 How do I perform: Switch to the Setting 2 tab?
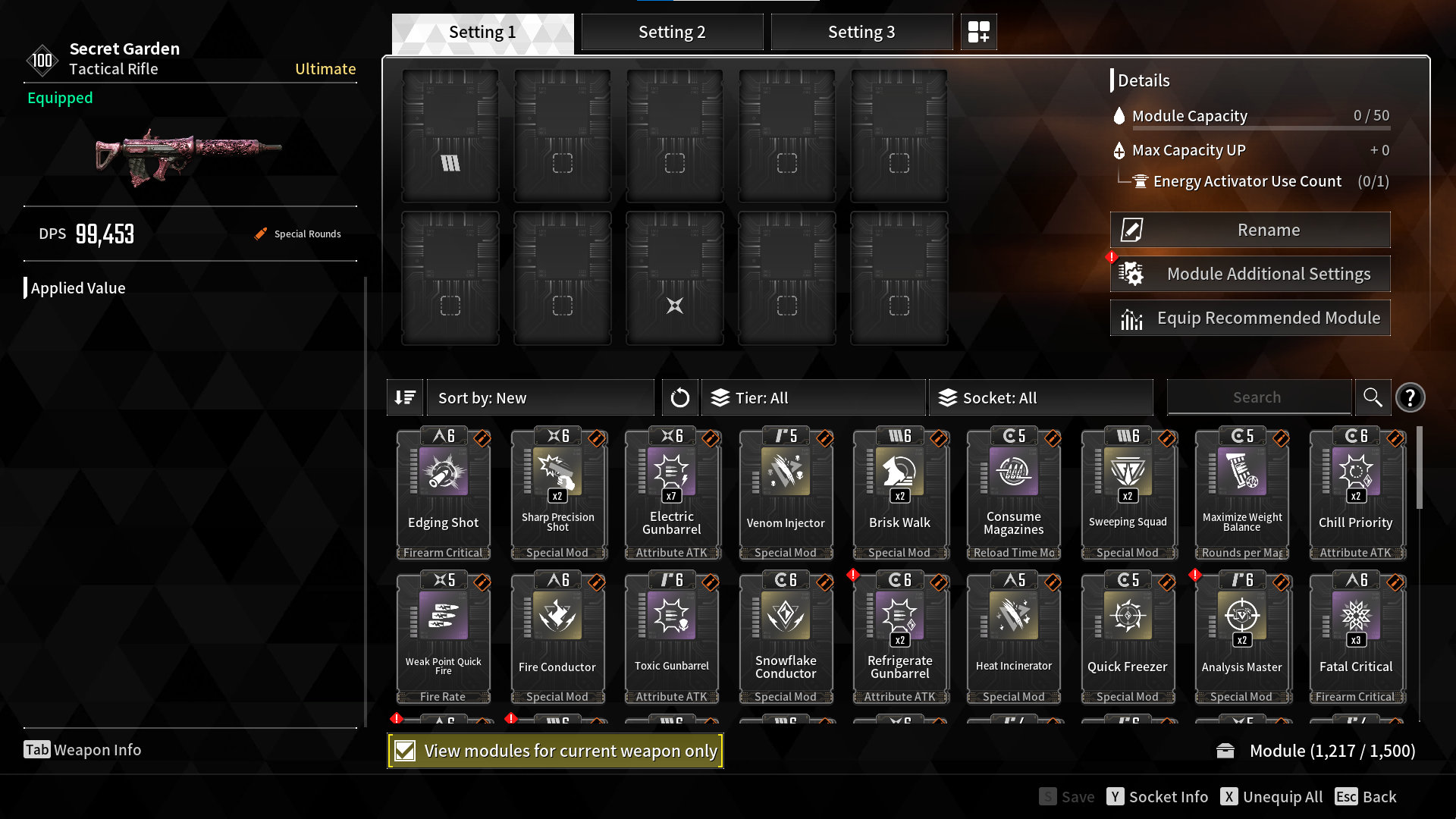tap(672, 32)
